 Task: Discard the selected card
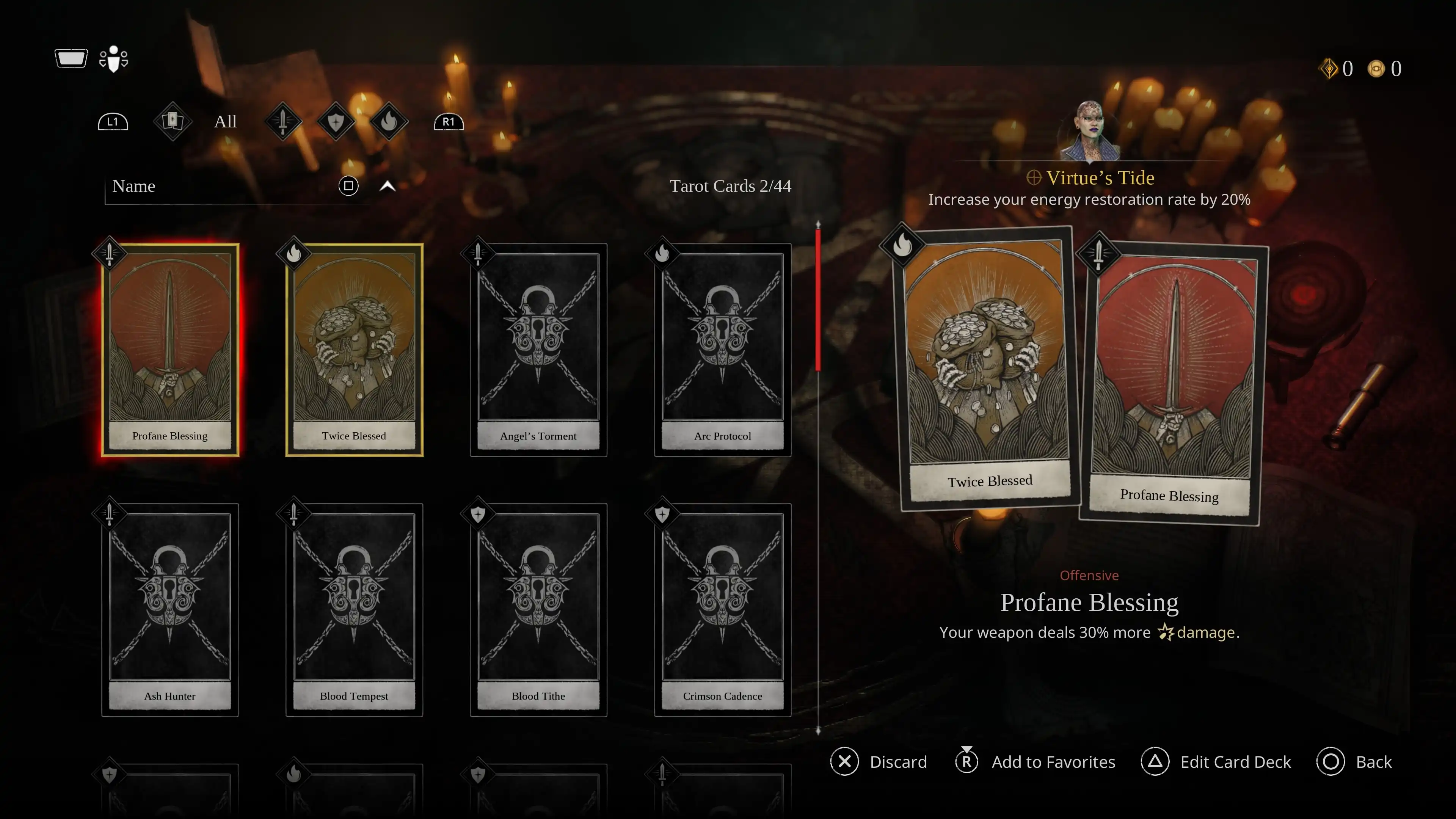click(879, 762)
